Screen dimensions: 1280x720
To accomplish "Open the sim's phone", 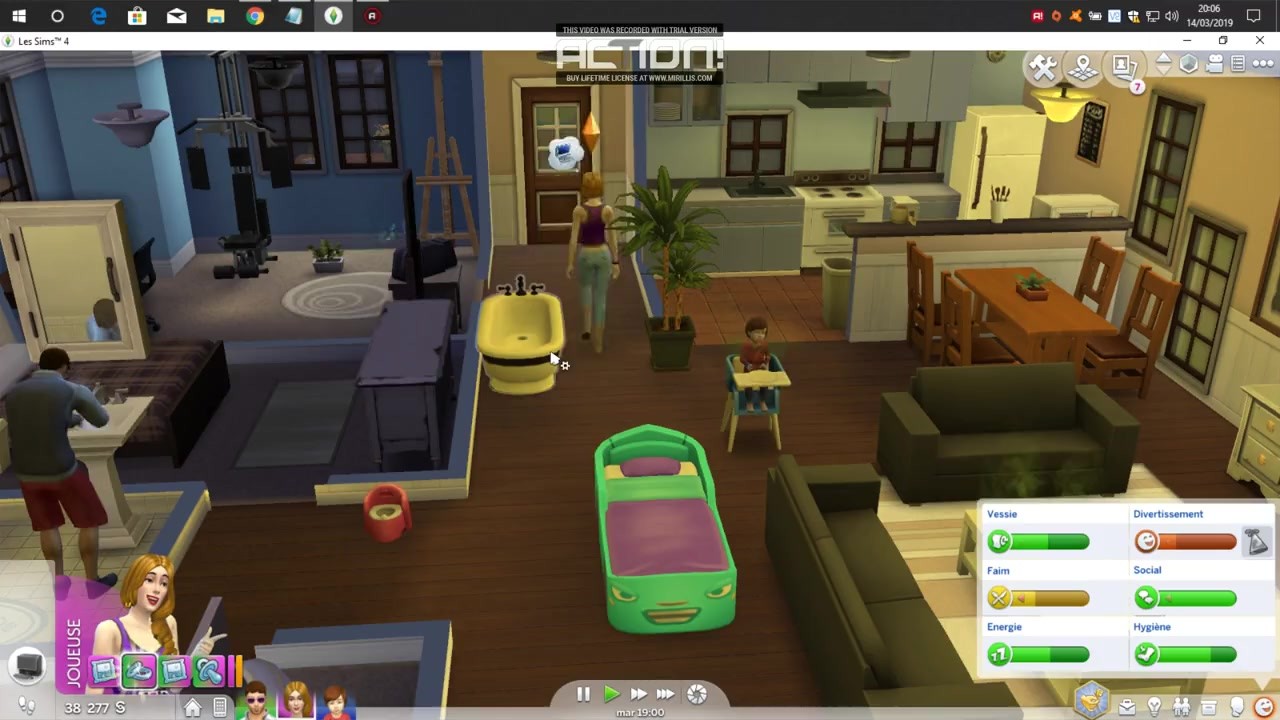I will click(x=218, y=709).
